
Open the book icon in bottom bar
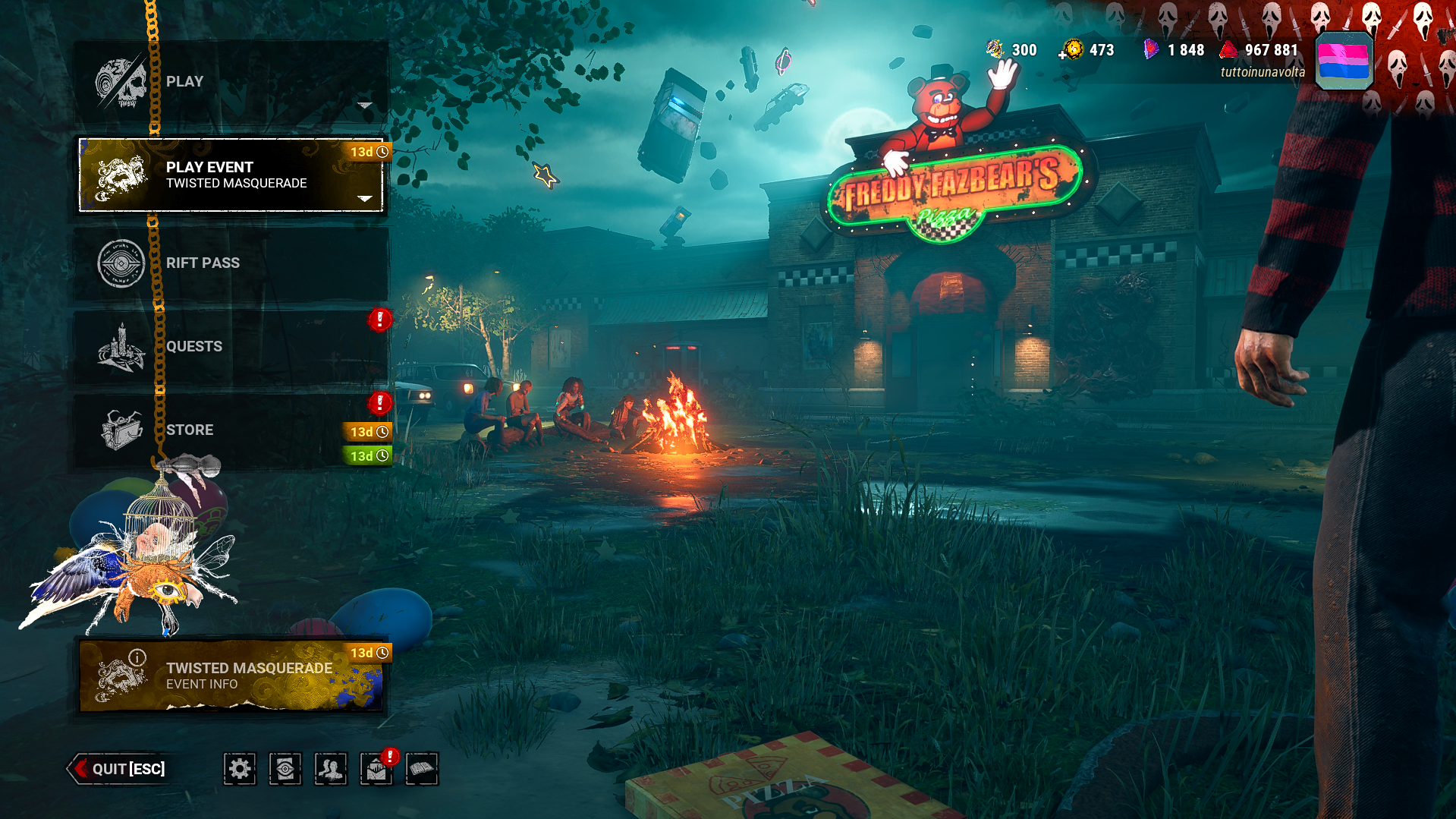pos(422,769)
